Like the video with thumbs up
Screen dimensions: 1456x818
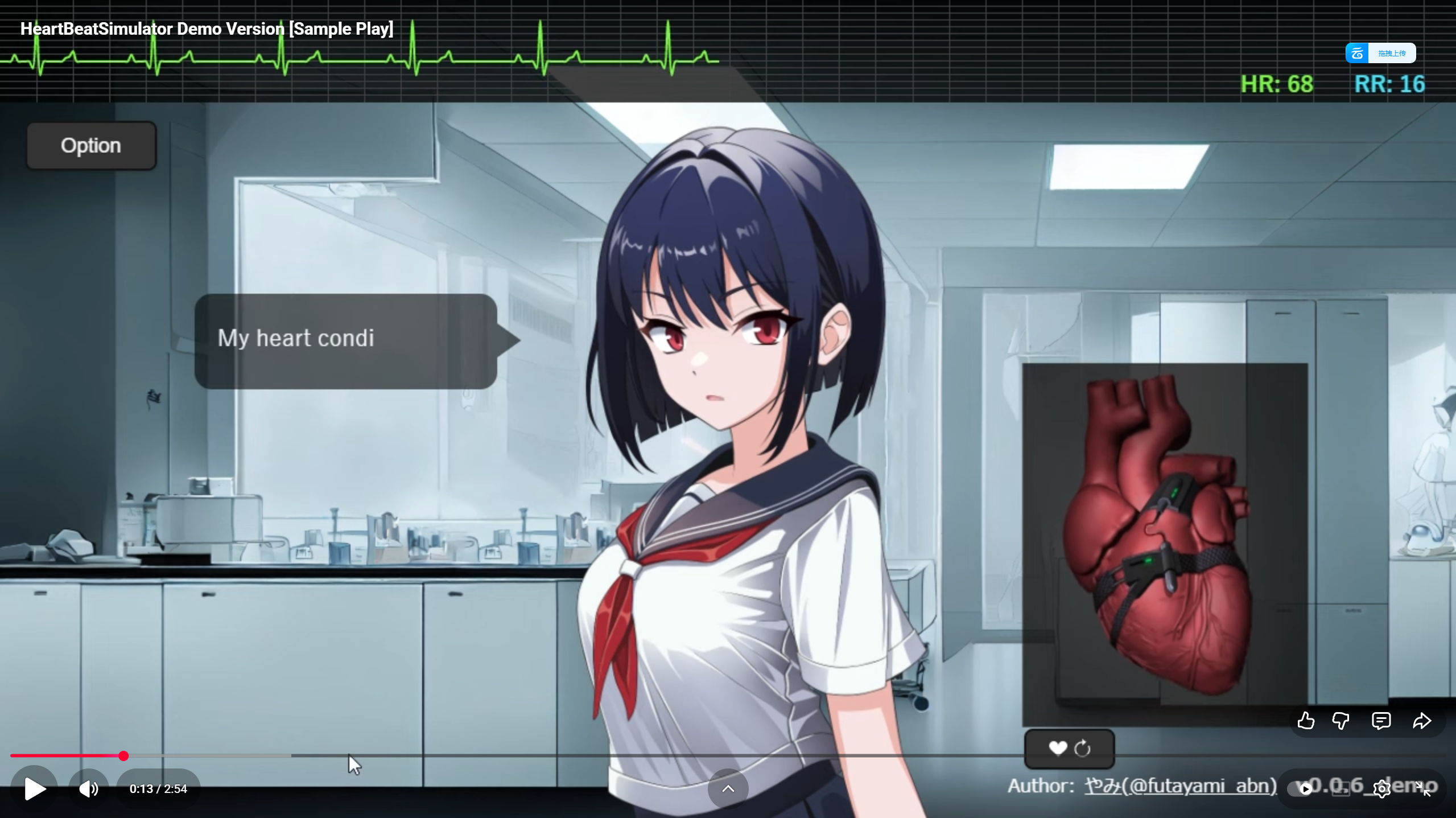click(1306, 720)
